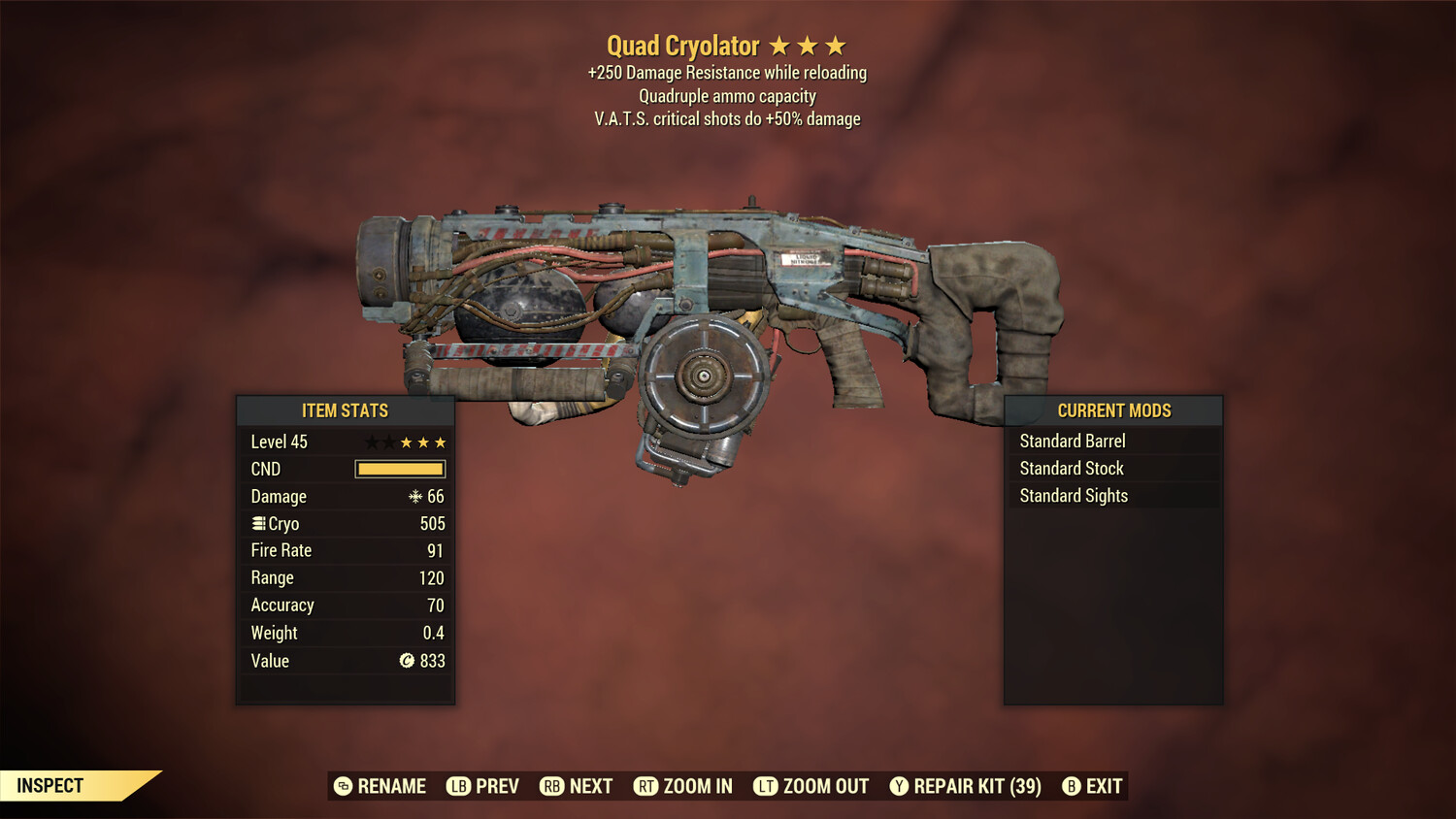Click the RB Next controller icon
The height and width of the screenshot is (819, 1456).
click(551, 786)
